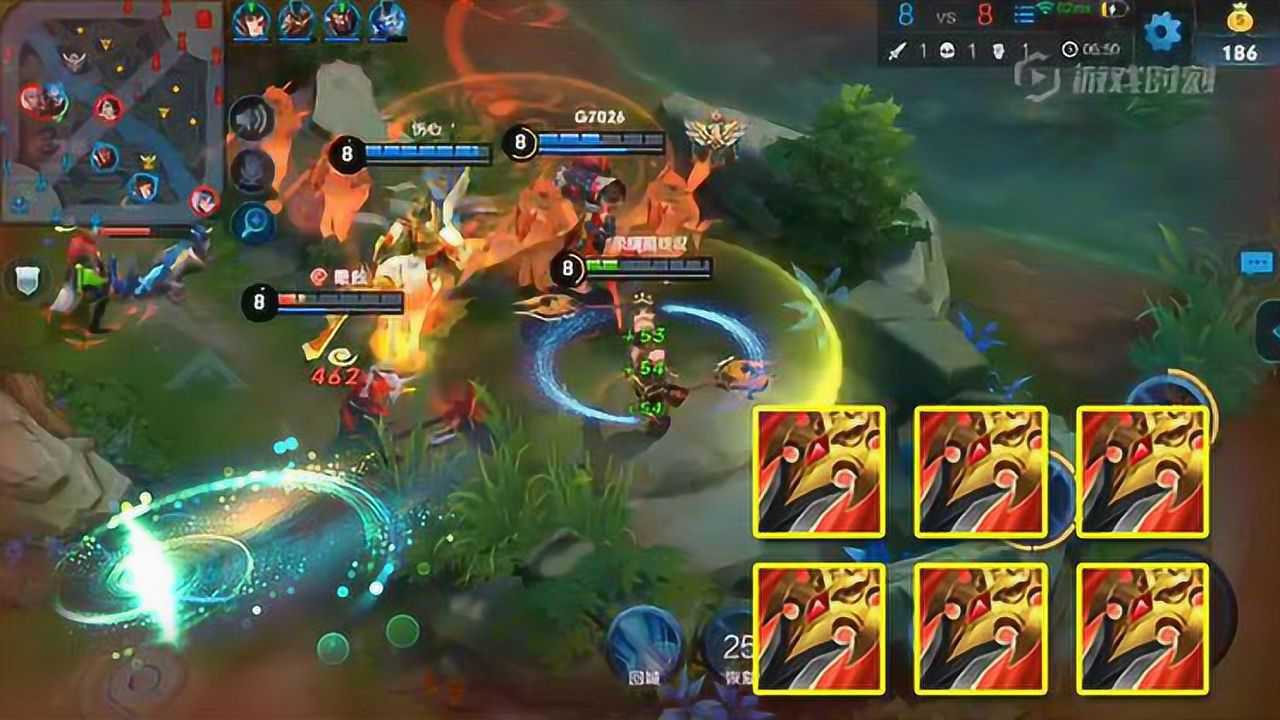
Task: Show the scoreboard list icon
Action: click(x=1024, y=15)
